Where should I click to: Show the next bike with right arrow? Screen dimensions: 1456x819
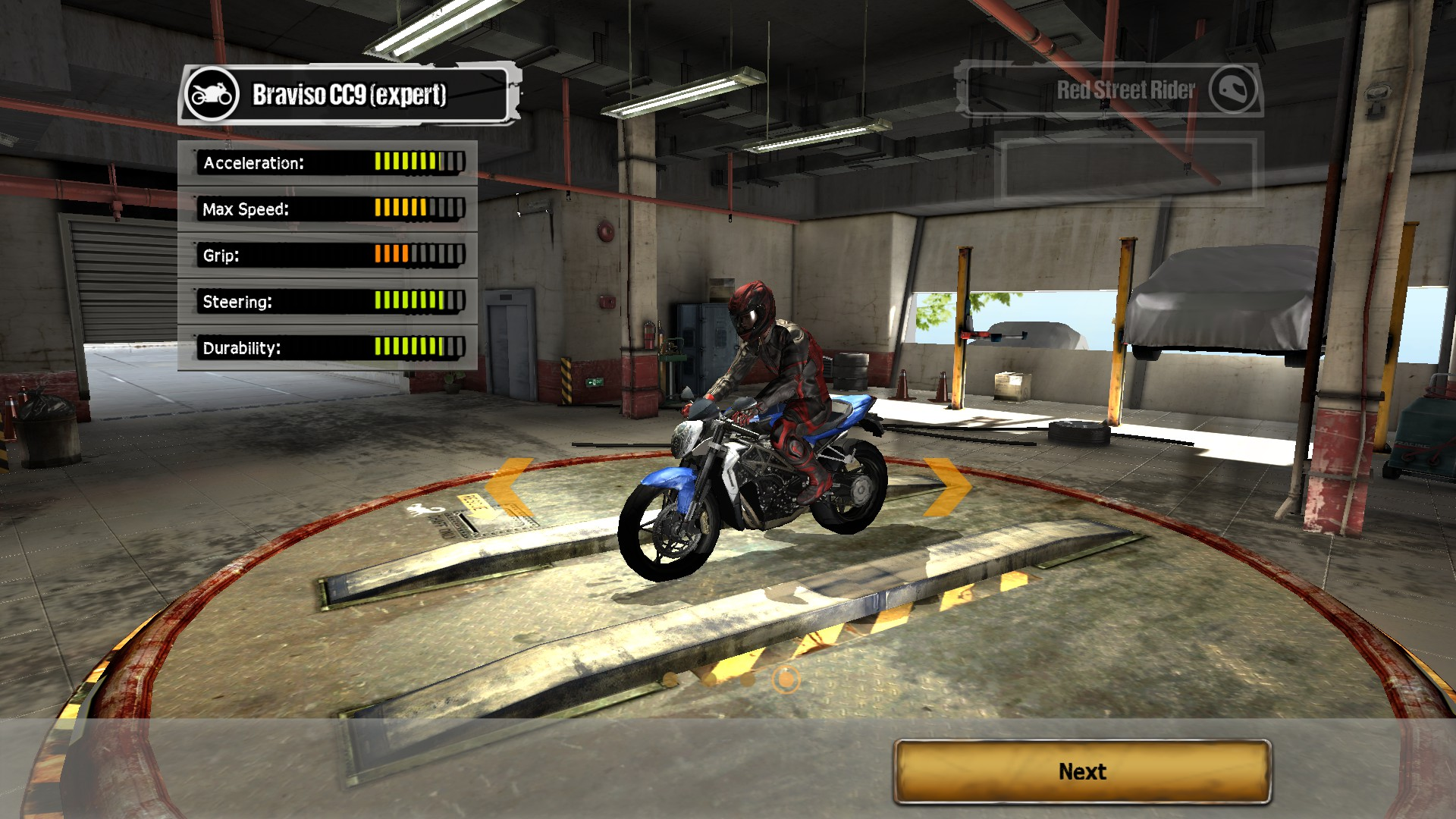click(x=947, y=485)
